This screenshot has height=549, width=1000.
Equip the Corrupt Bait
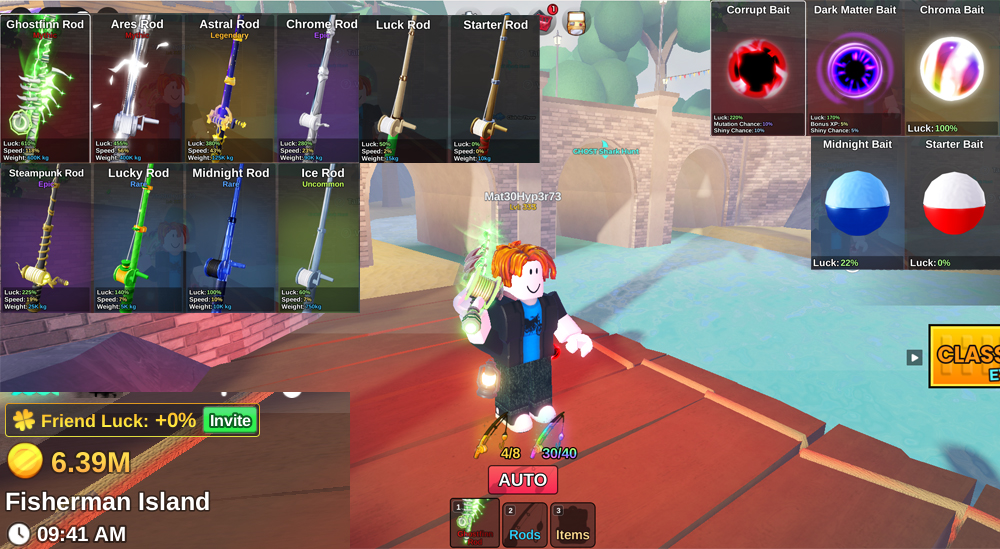pos(758,68)
